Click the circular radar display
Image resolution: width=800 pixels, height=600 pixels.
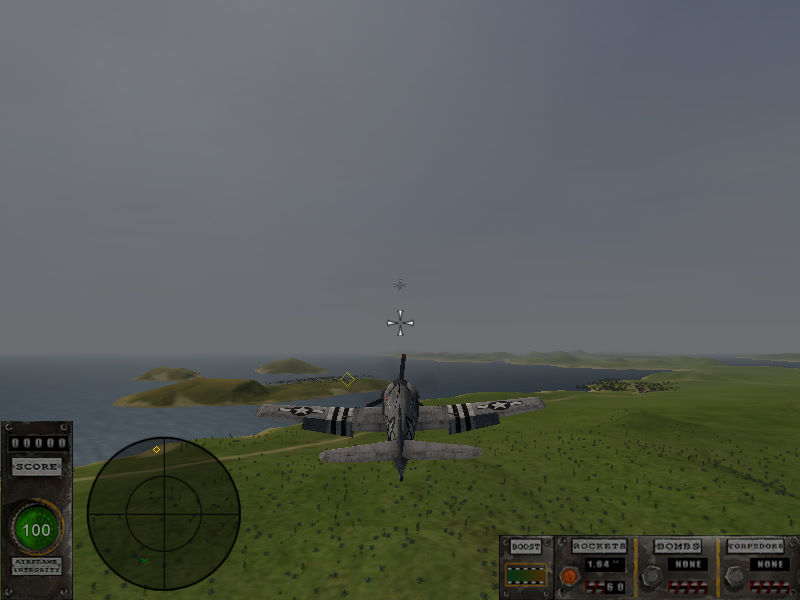click(163, 513)
